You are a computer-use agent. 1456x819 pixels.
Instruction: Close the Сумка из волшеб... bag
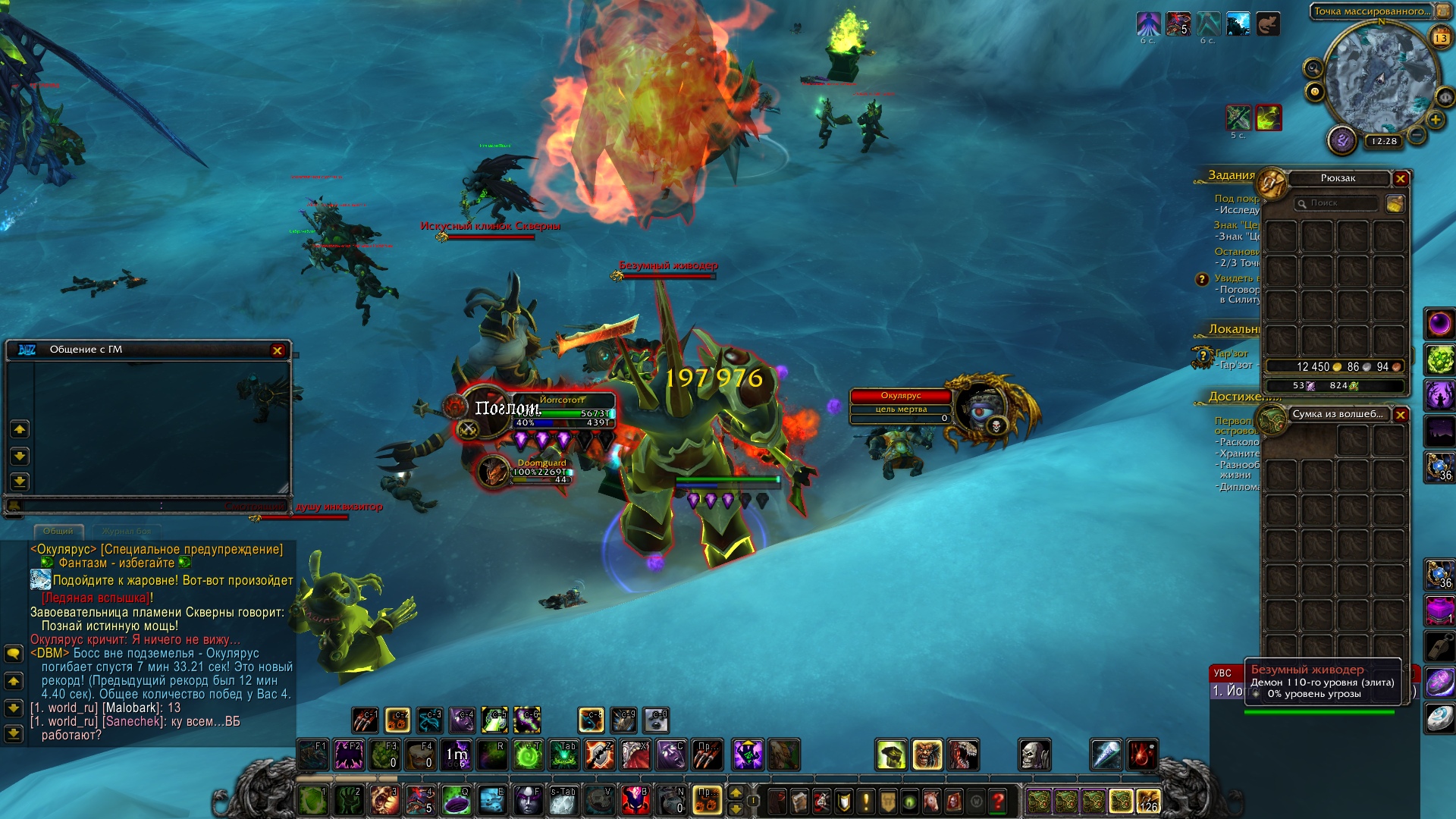pyautogui.click(x=1401, y=415)
